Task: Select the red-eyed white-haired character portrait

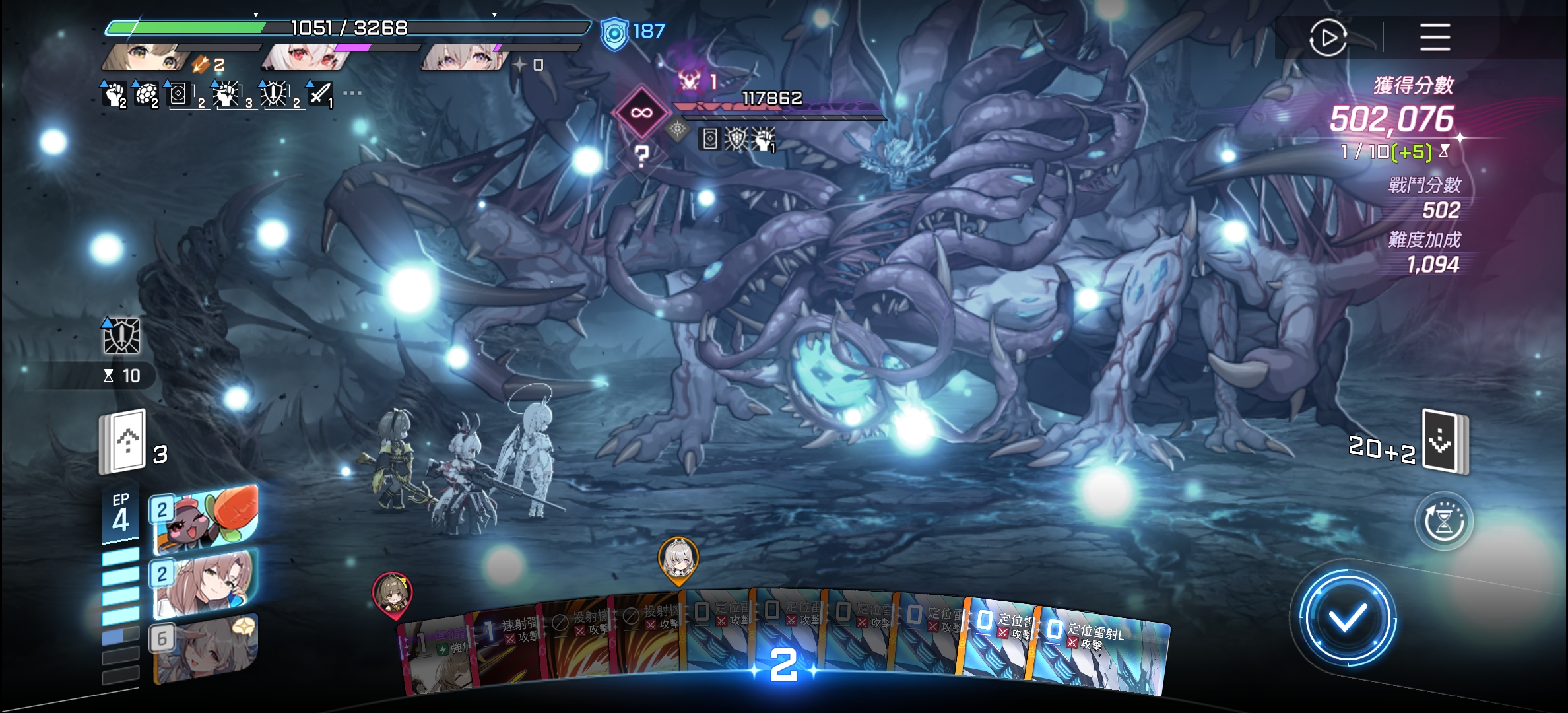Action: (x=305, y=58)
